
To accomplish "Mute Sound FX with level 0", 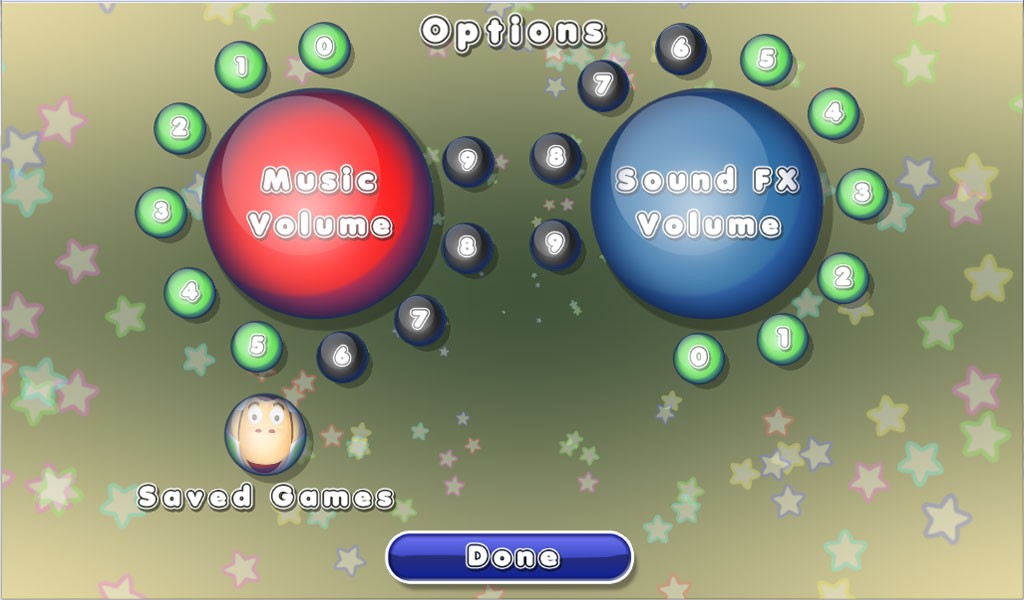I will 699,358.
